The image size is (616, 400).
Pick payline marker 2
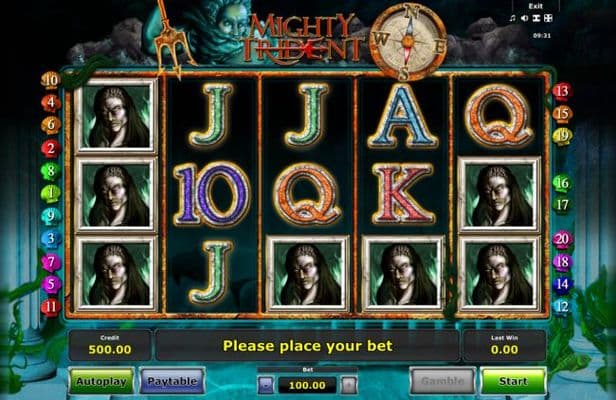pyautogui.click(x=51, y=148)
